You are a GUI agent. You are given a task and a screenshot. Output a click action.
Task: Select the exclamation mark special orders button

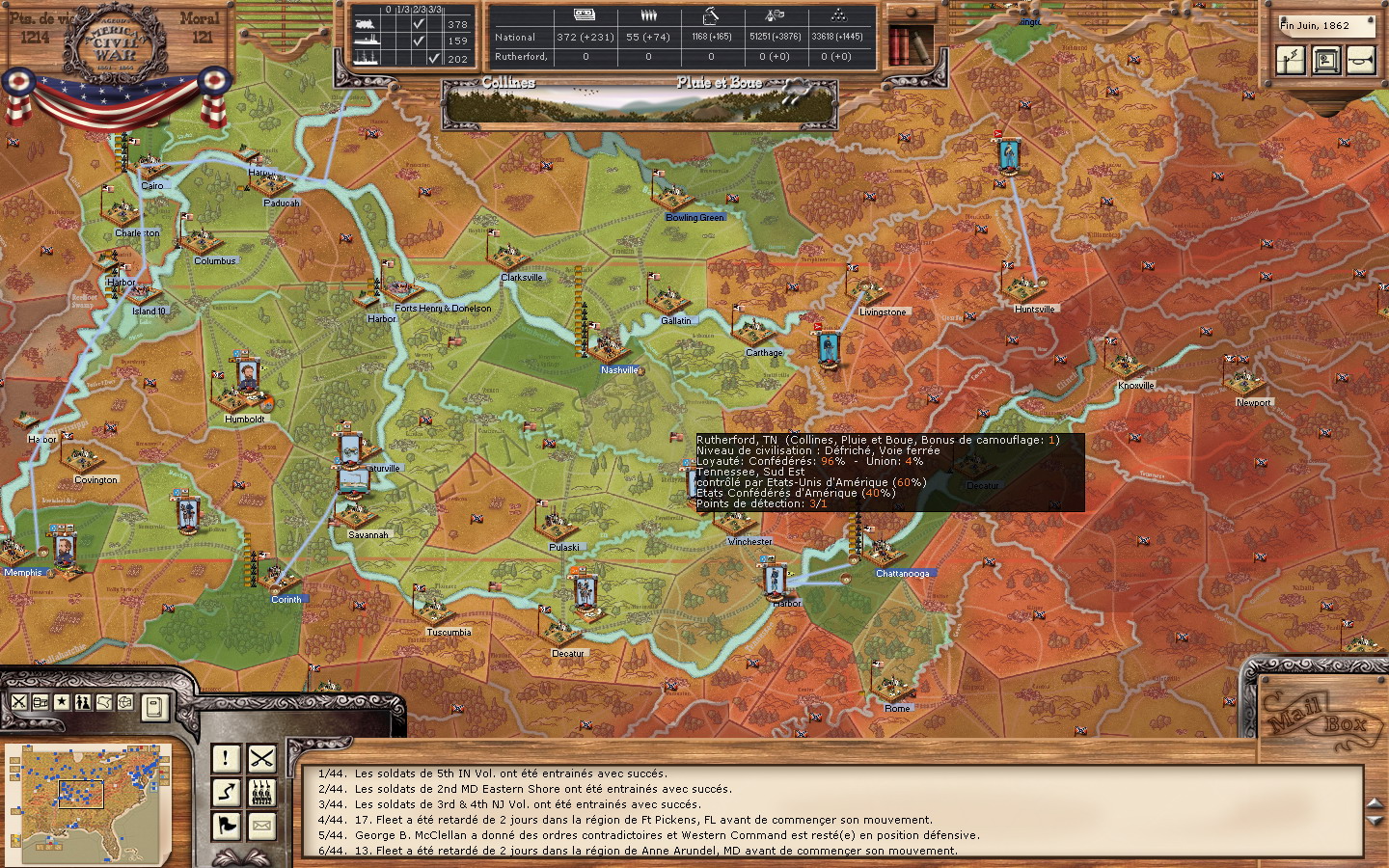226,759
